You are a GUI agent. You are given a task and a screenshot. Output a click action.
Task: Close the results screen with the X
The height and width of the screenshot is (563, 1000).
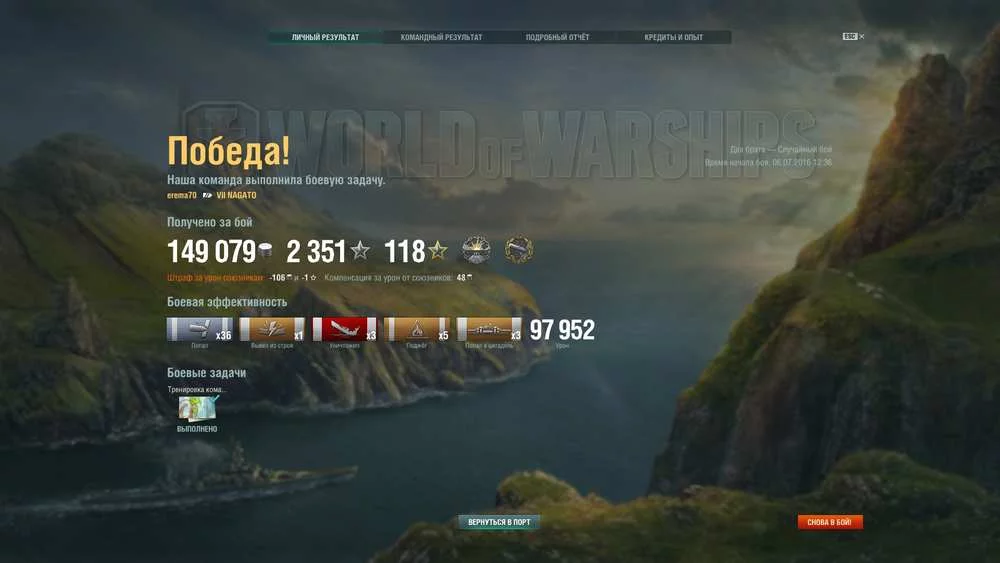(862, 37)
